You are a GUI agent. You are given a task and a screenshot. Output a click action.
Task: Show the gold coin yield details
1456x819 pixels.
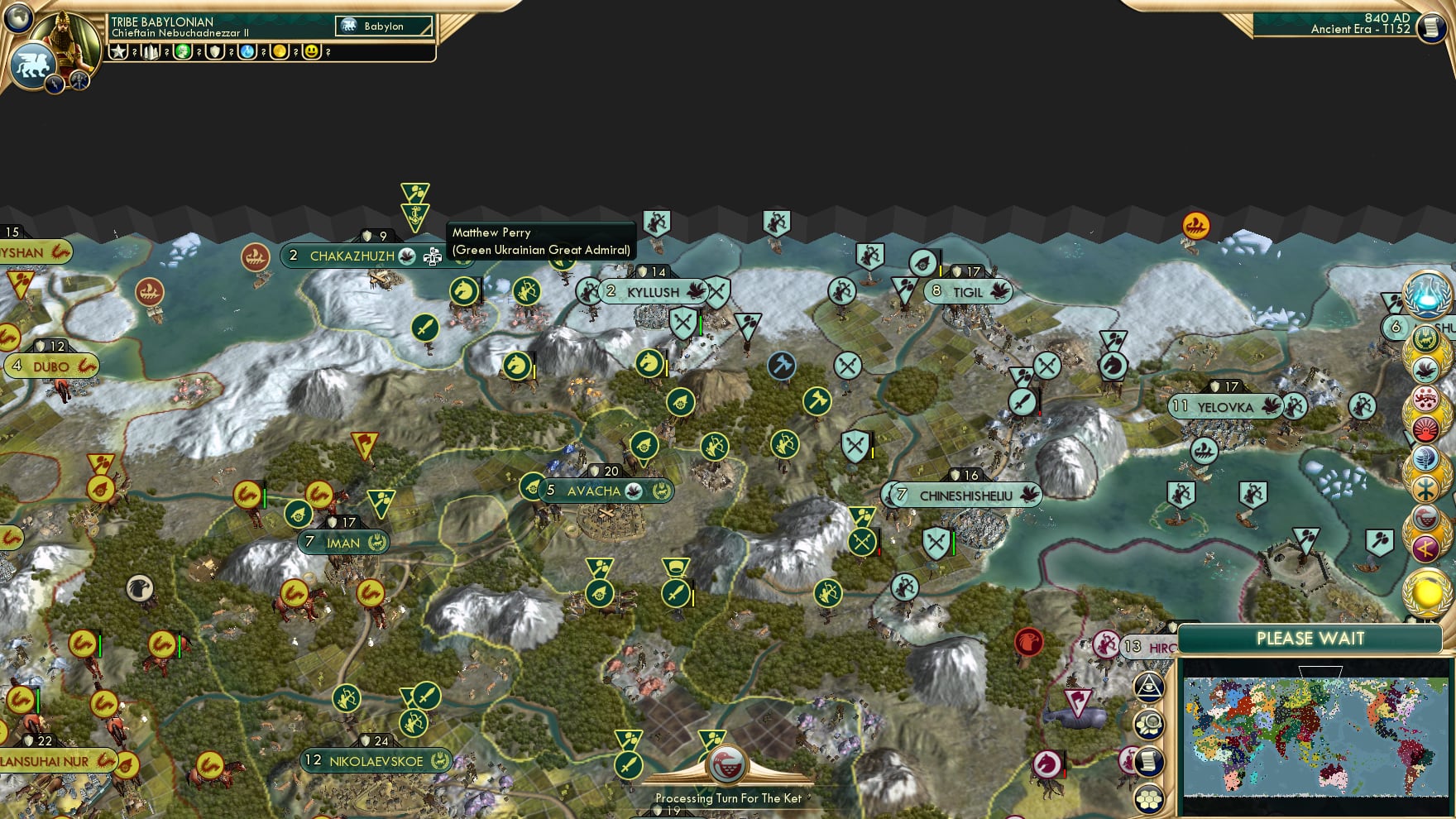[x=280, y=52]
